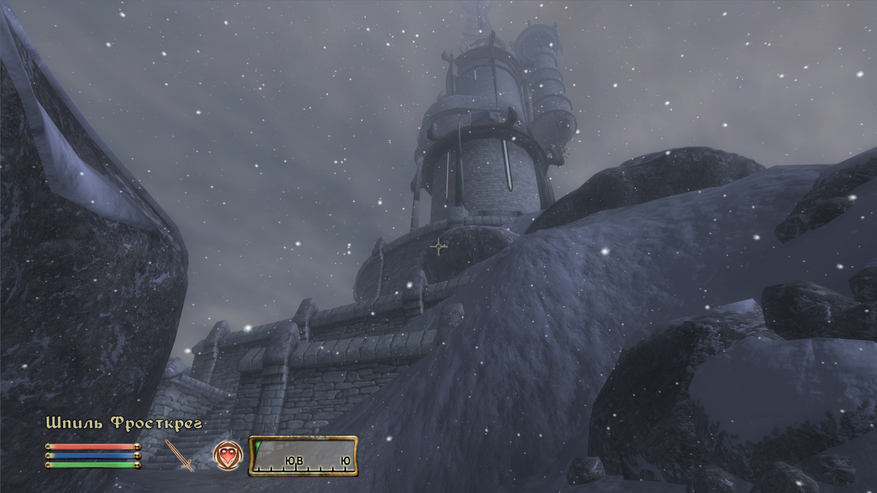Screen dimensions: 877x493
Task: Click the compass direction bar
Action: (304, 456)
